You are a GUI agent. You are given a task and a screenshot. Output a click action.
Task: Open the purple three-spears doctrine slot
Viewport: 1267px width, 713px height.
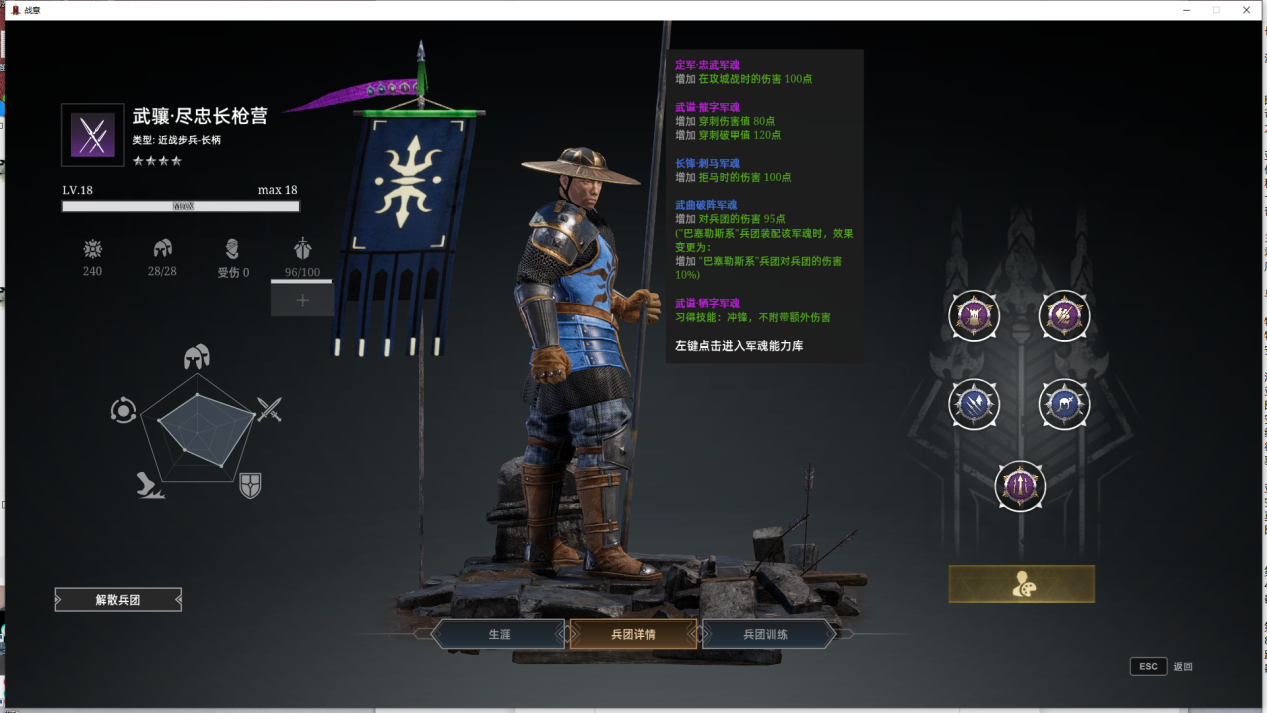(1020, 486)
